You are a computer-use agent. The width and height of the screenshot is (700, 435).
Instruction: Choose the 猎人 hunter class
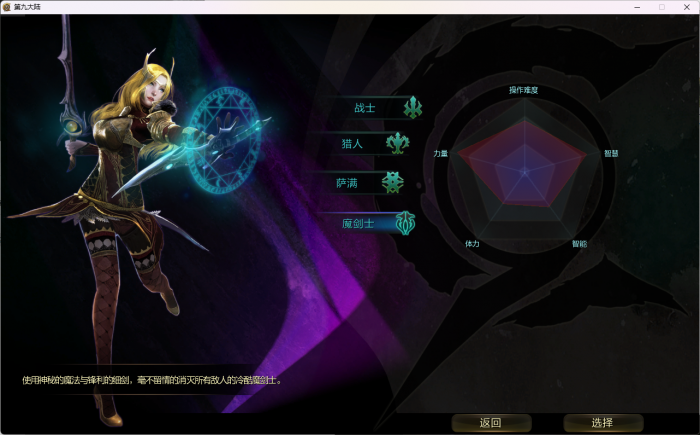(353, 144)
